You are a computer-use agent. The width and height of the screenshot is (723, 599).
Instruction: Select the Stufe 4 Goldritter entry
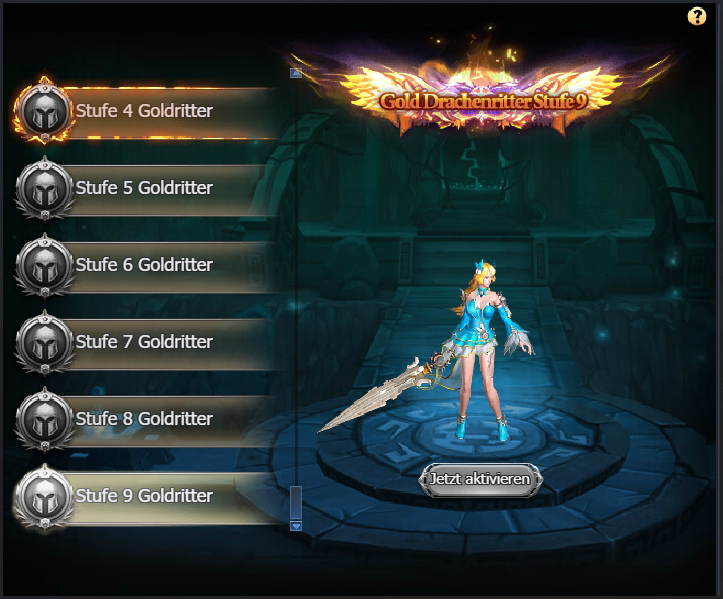pyautogui.click(x=144, y=111)
